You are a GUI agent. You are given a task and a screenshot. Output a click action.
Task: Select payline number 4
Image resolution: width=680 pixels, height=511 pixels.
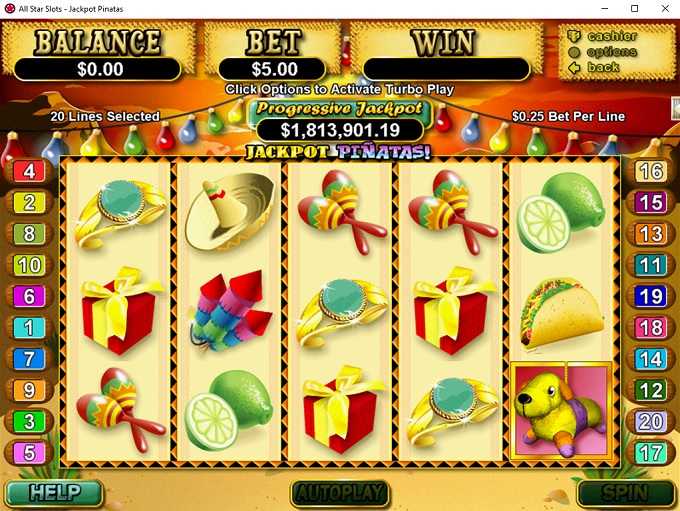29,172
